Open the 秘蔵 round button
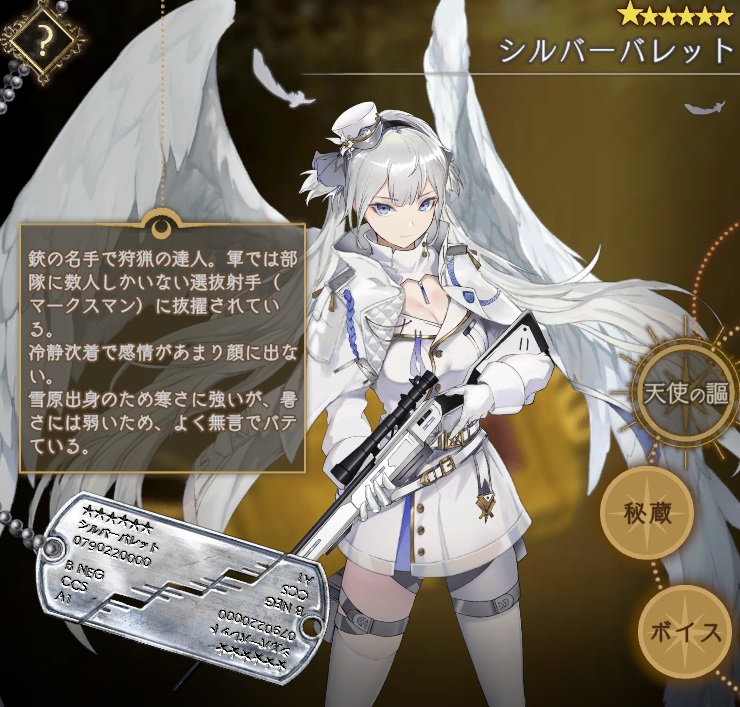Screen dimensions: 740x707 click(x=647, y=516)
